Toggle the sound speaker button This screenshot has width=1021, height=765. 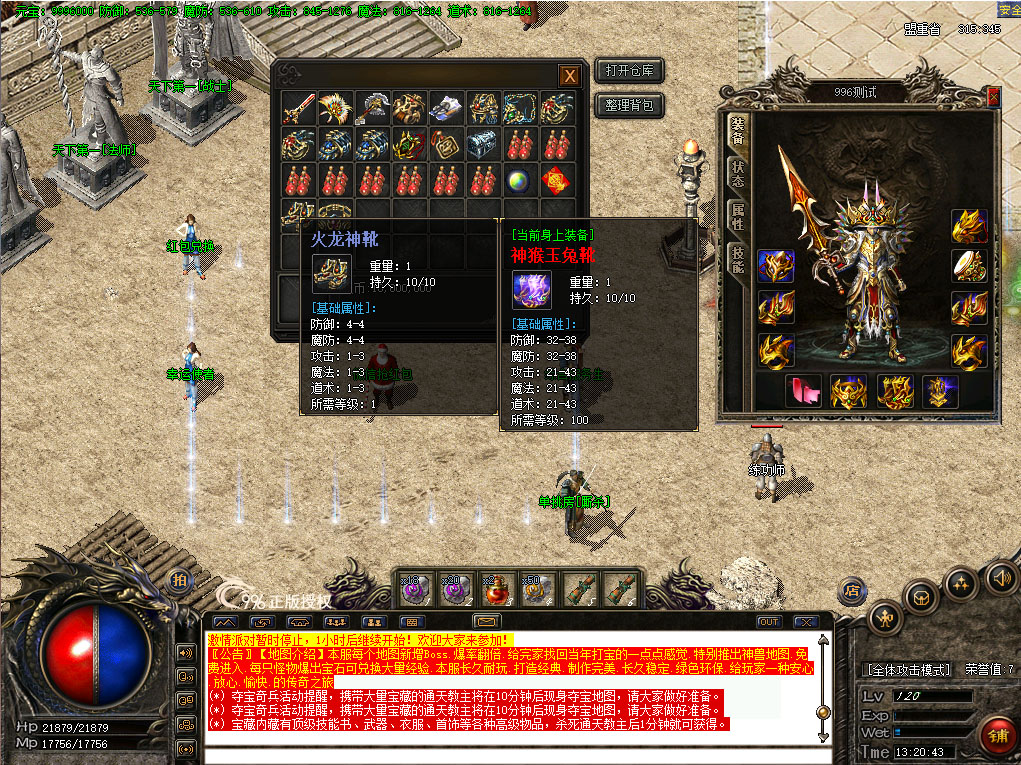pyautogui.click(x=1000, y=577)
